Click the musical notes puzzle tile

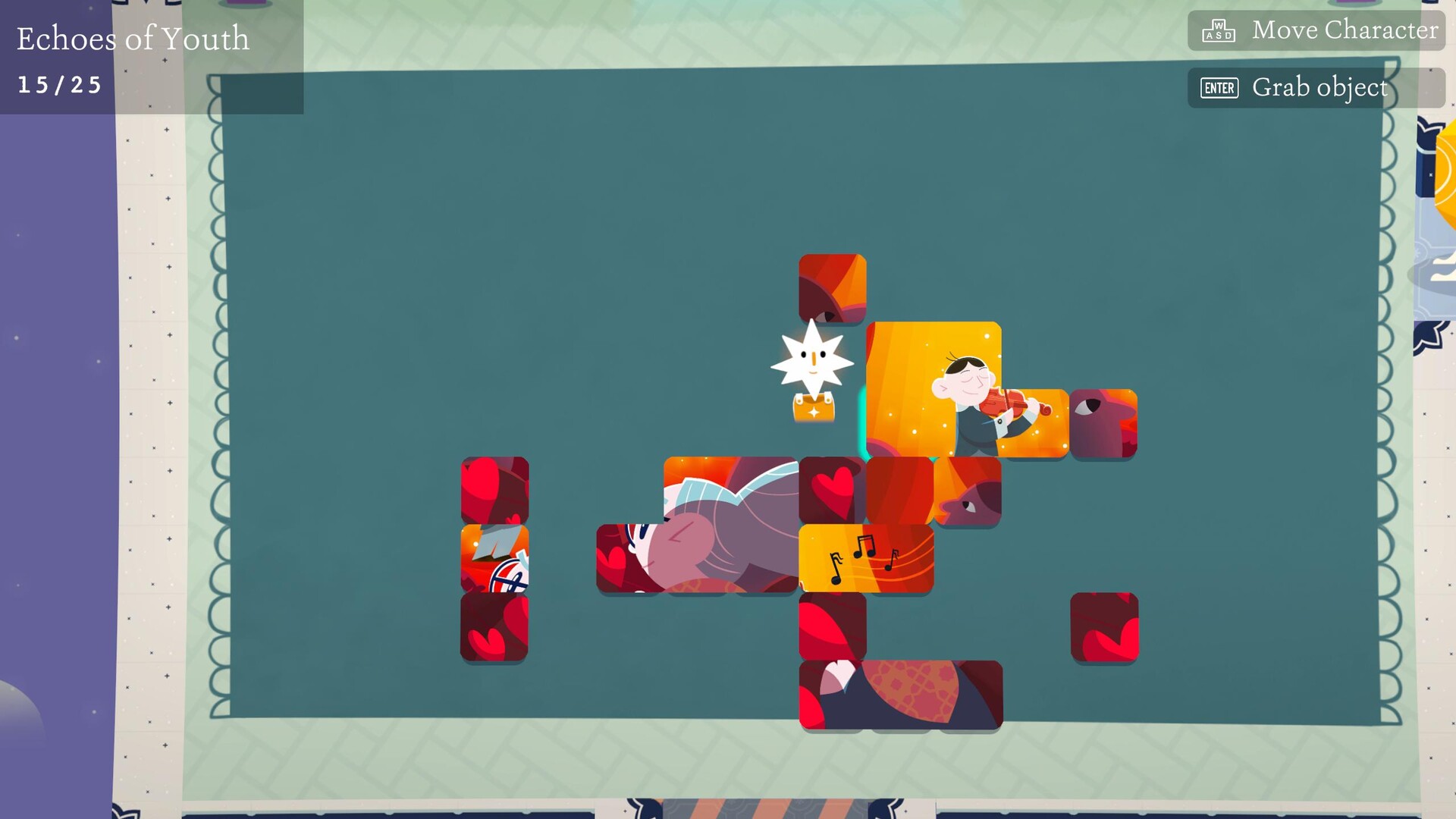coord(867,561)
